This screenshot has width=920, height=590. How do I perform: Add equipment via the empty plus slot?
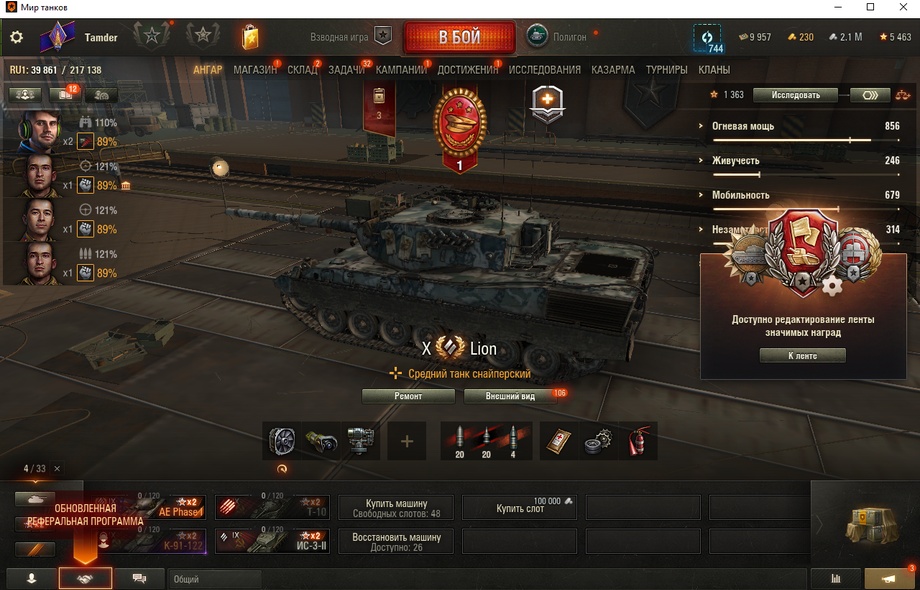click(406, 441)
